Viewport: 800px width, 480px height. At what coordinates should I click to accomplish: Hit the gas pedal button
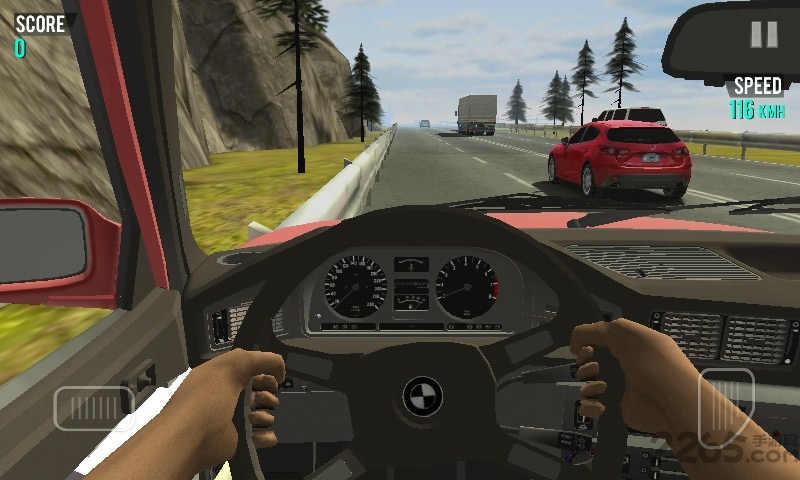tap(725, 407)
